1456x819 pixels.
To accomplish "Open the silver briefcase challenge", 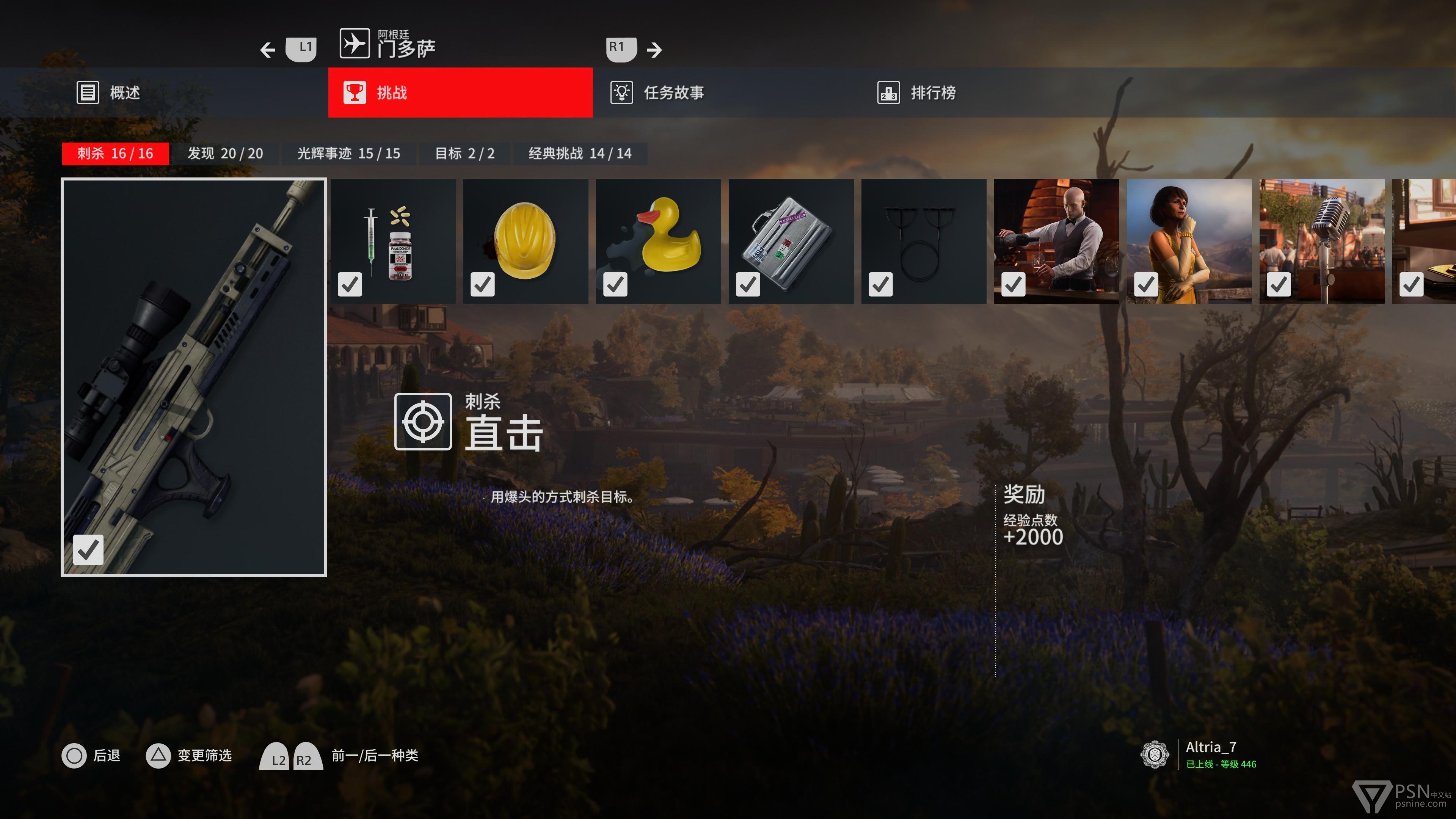I will 791,242.
